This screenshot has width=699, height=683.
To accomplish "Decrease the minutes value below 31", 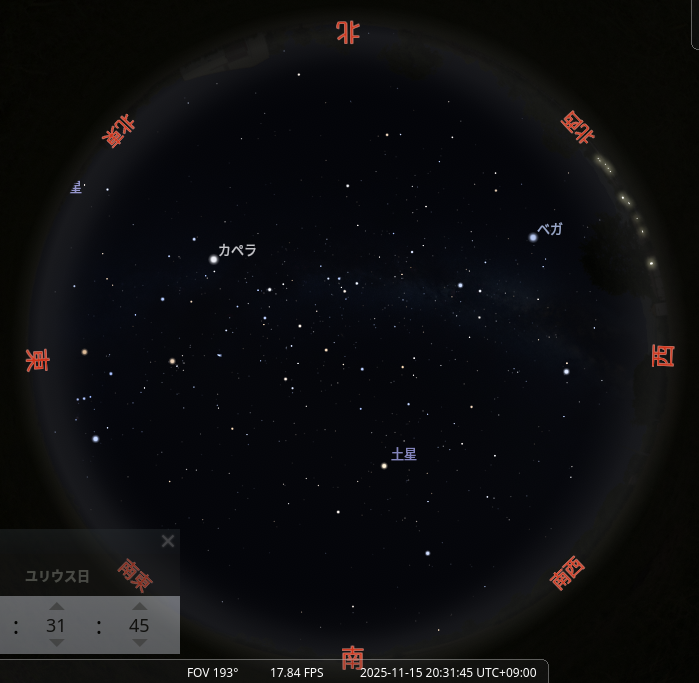I will pos(57,643).
